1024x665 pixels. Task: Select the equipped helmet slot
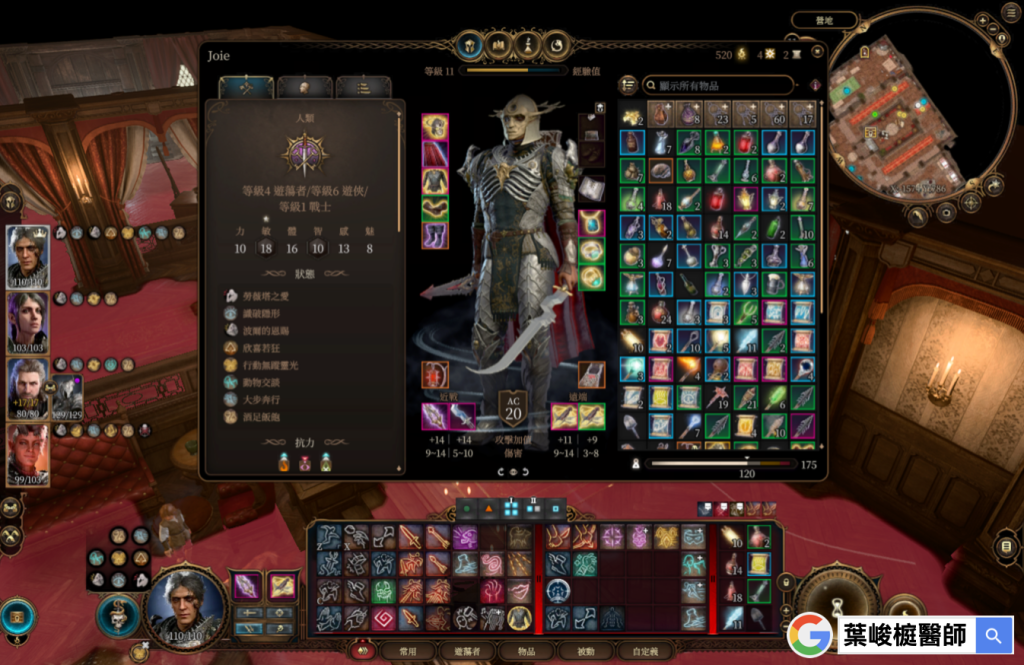point(435,126)
